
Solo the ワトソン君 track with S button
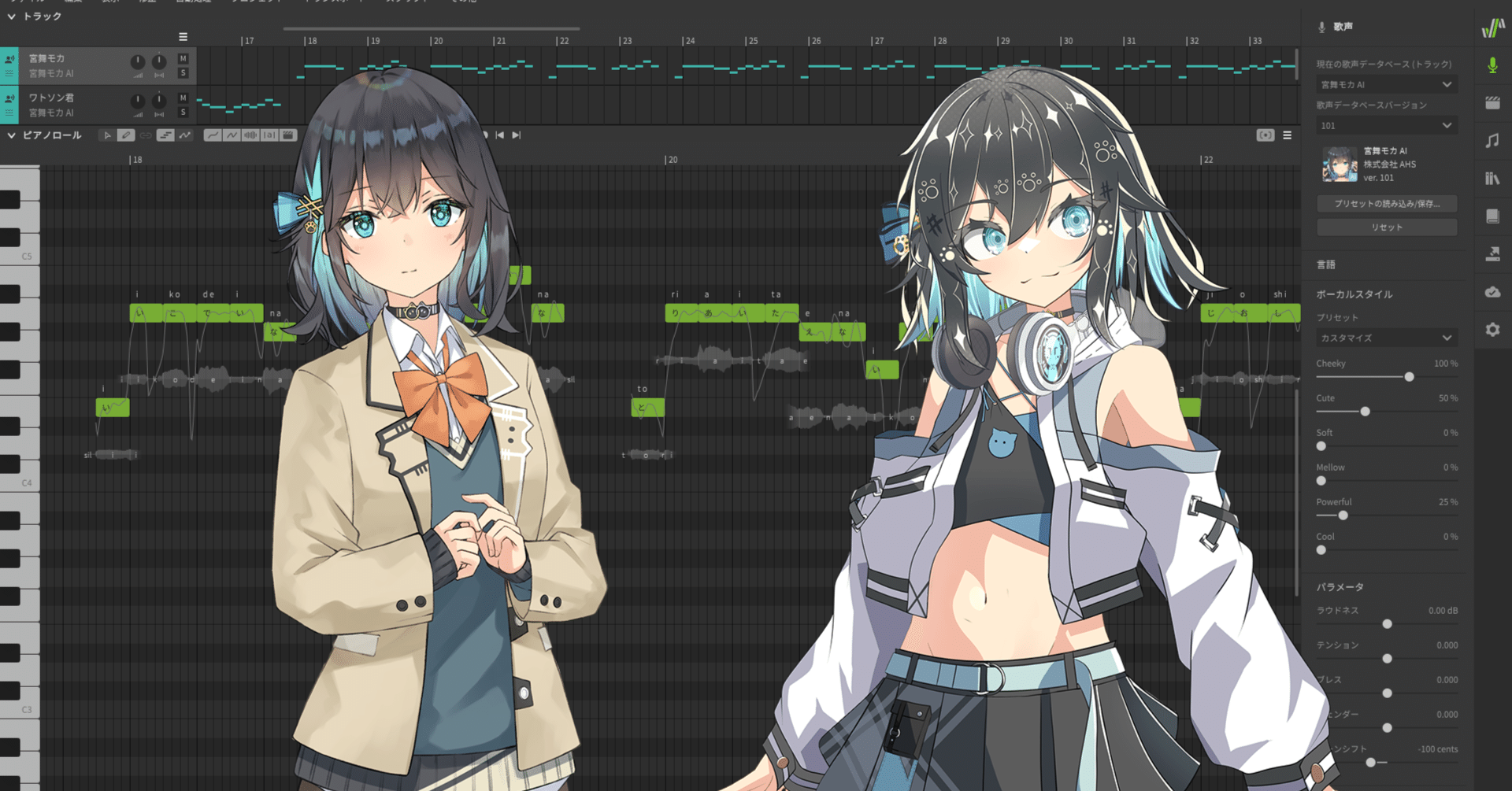click(183, 112)
